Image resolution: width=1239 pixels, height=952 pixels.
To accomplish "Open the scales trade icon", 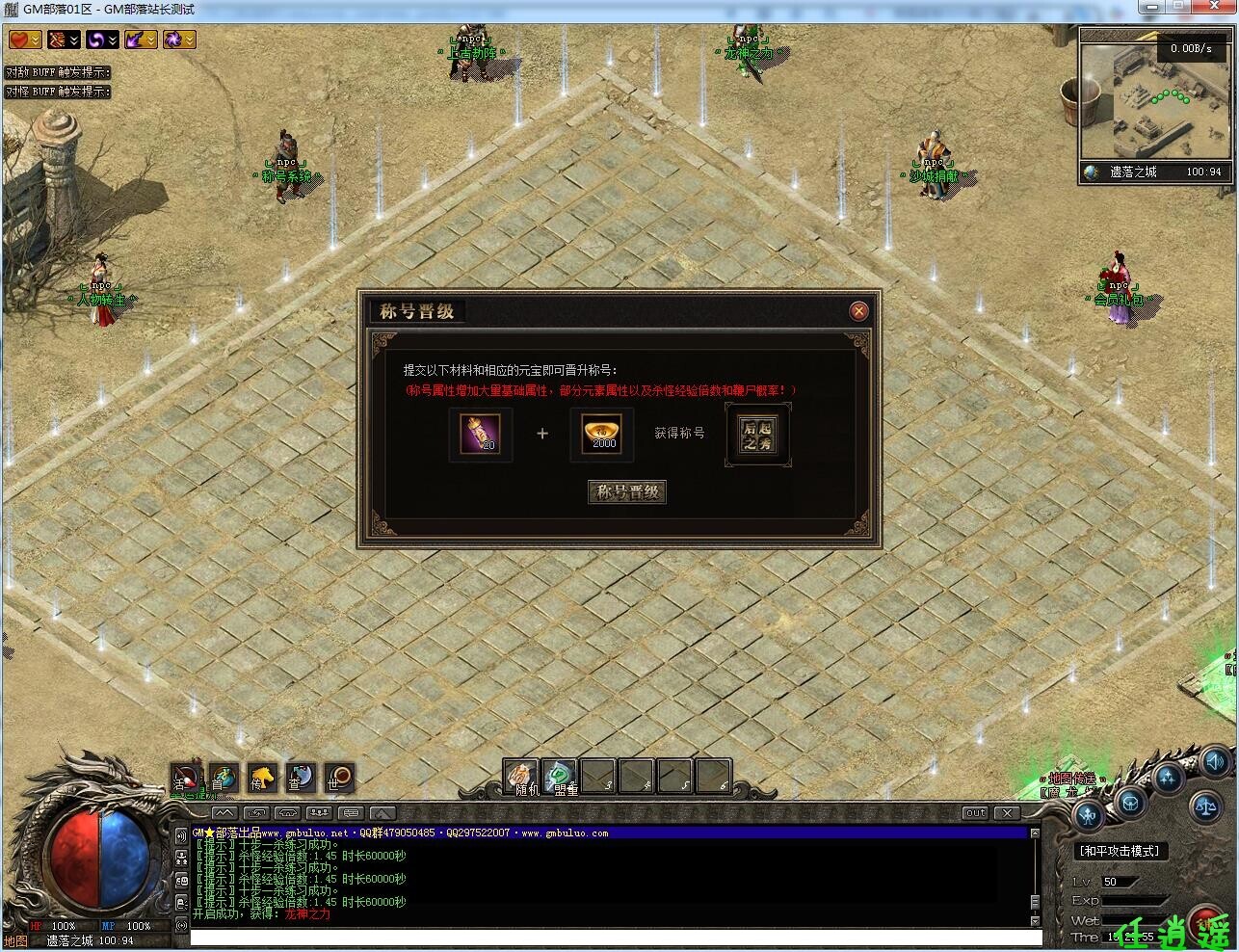I will pos(1204,805).
